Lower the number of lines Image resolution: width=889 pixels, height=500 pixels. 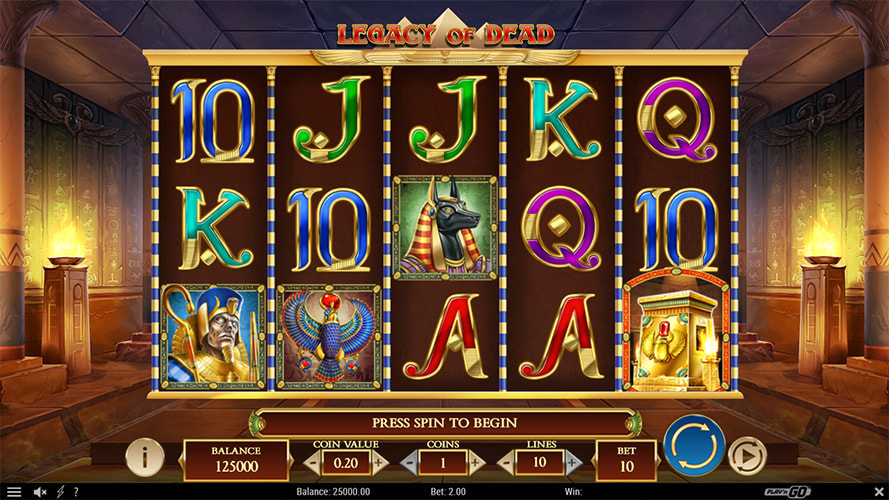(505, 462)
